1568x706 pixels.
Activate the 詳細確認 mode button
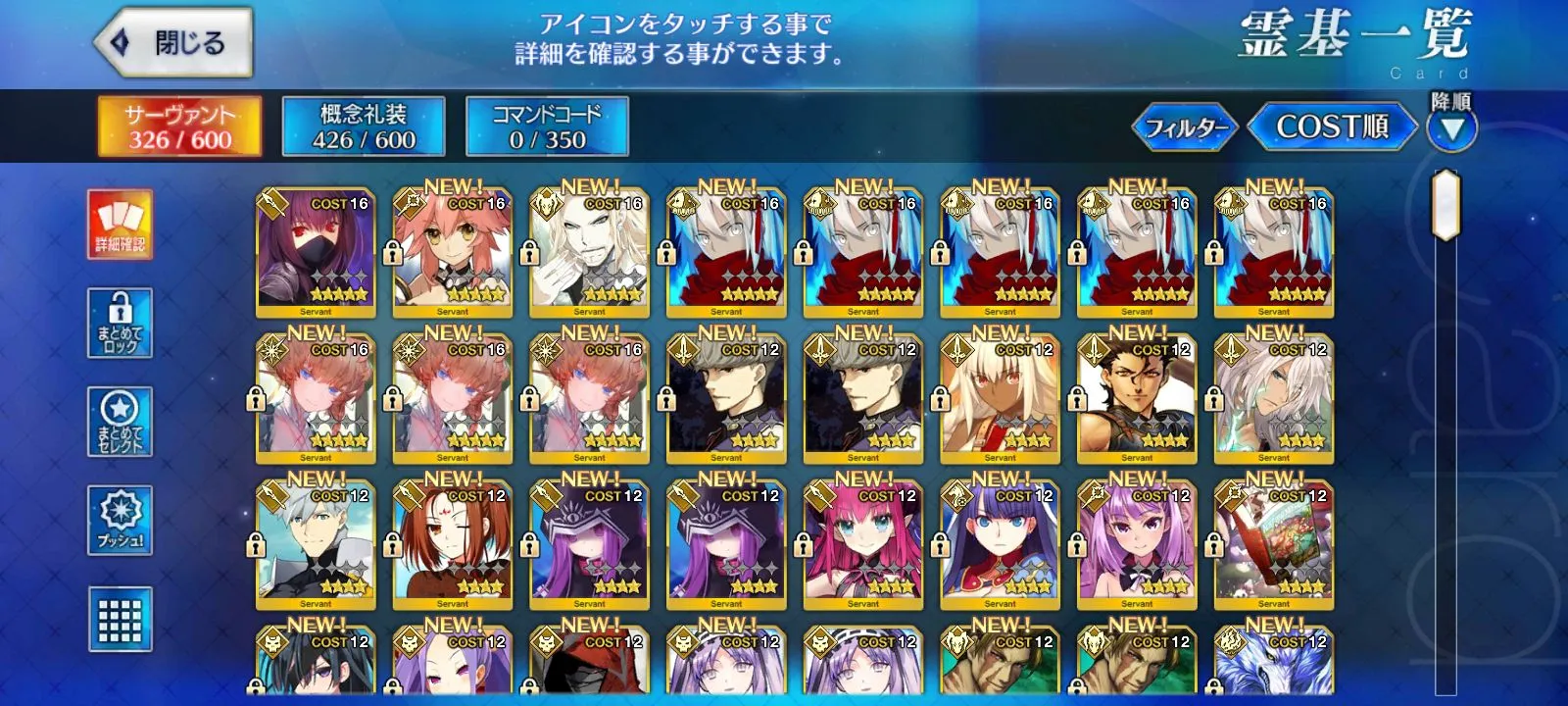(x=120, y=225)
